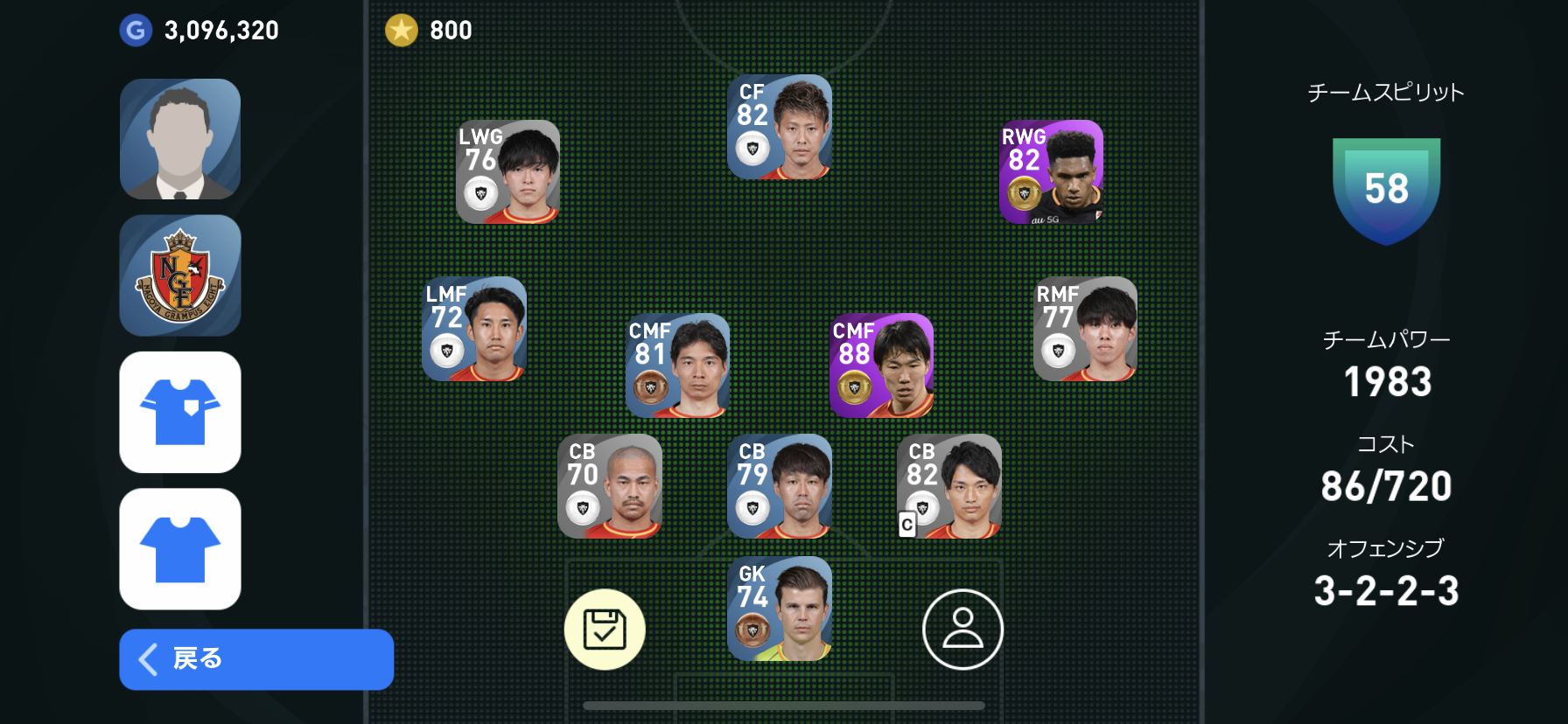Viewport: 1568px width, 724px height.
Task: Open the 3-2-2-3 formation setting
Action: [1386, 591]
